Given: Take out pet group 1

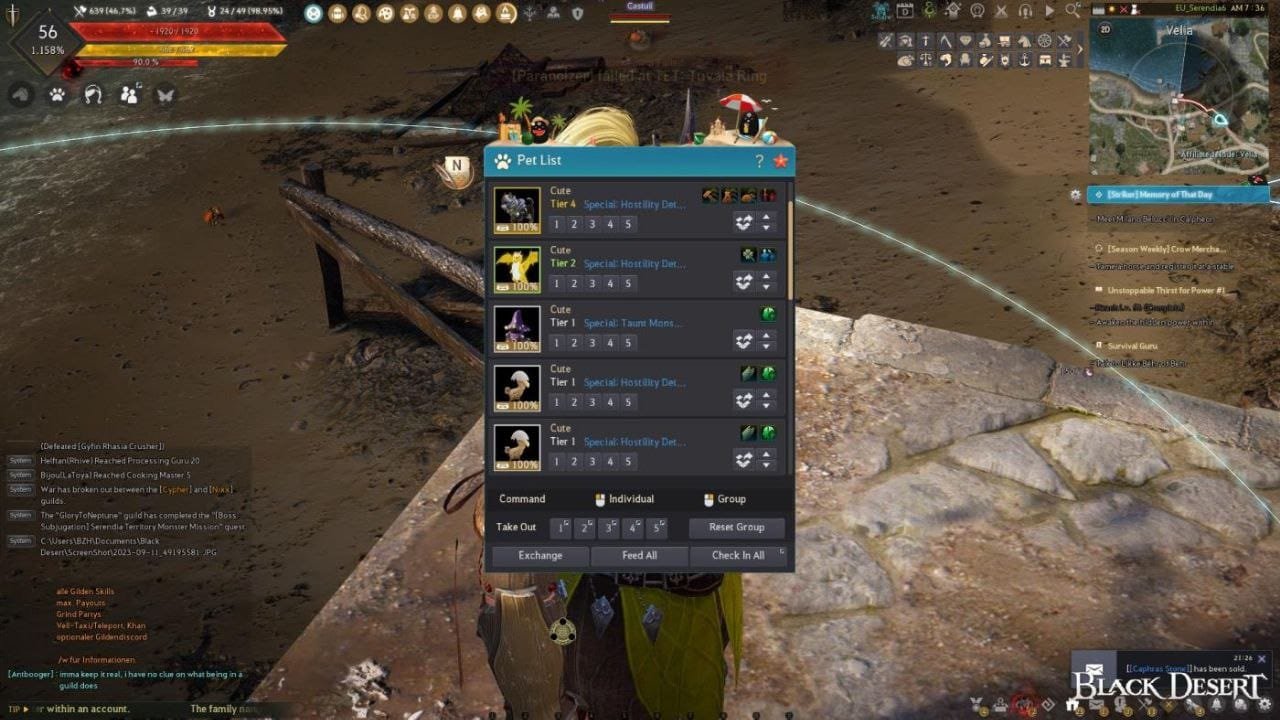Looking at the screenshot, I should point(560,527).
